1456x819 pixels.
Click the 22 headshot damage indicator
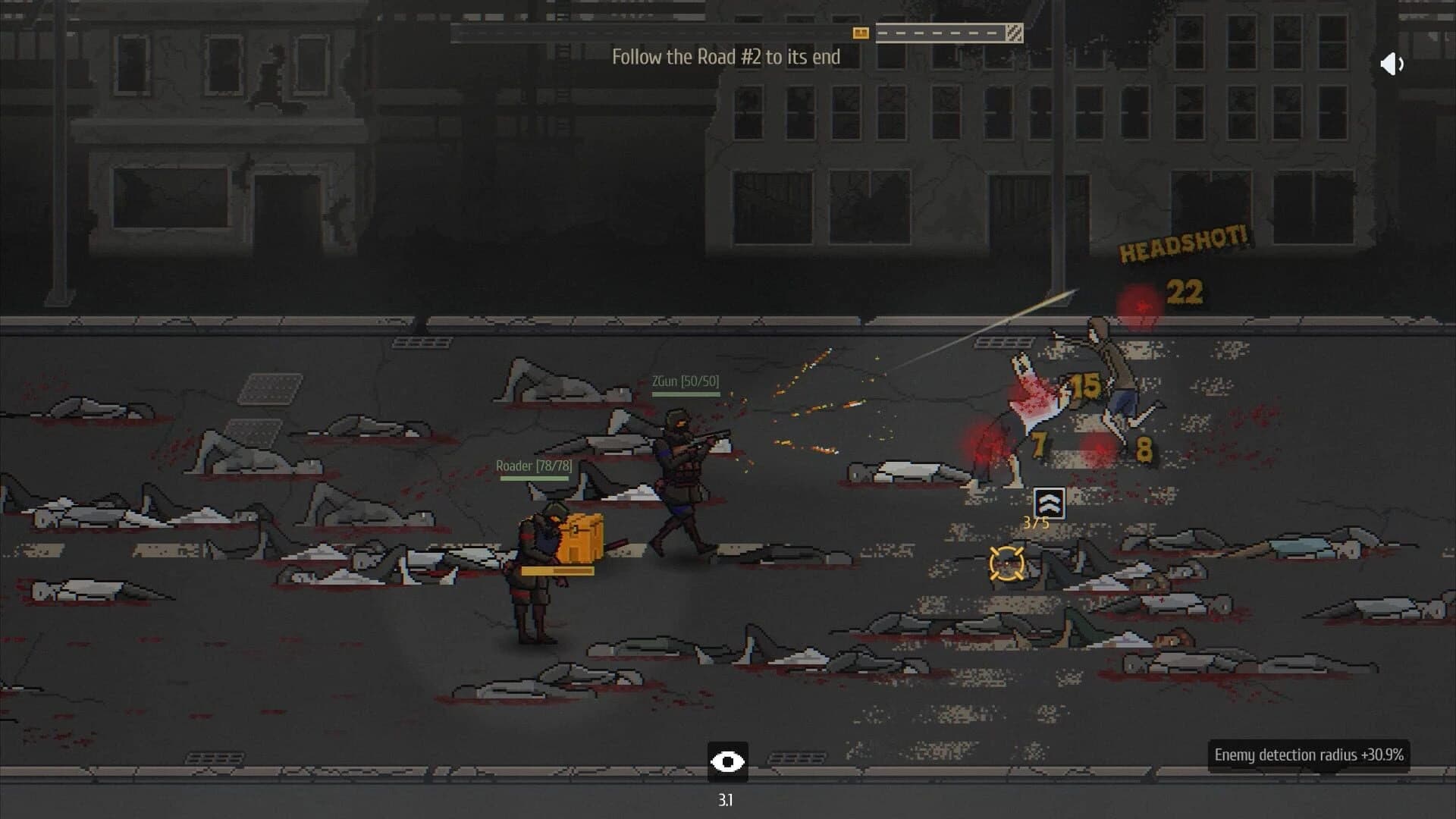[1187, 290]
